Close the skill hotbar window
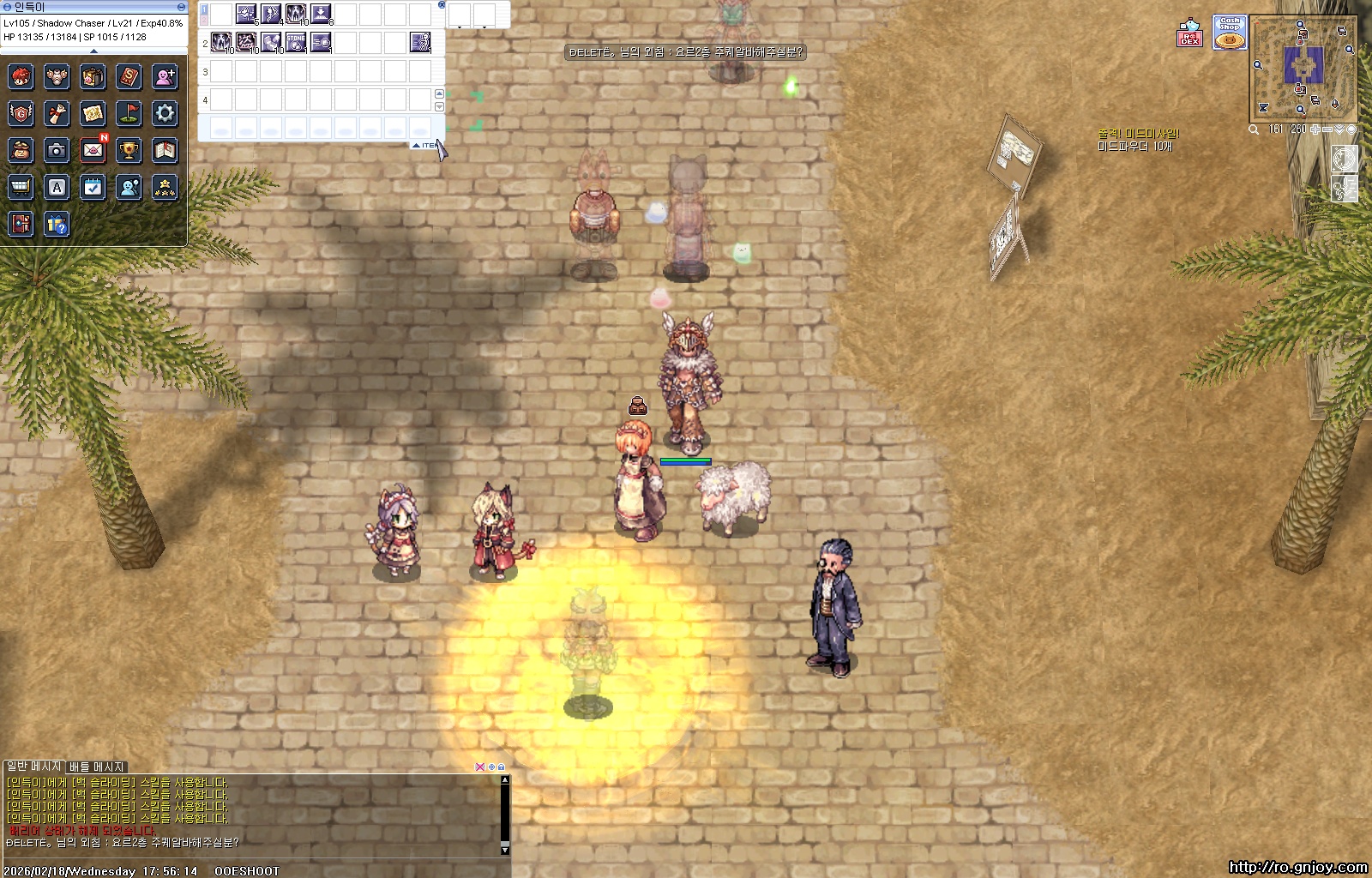Viewport: 1372px width, 878px height. click(442, 4)
